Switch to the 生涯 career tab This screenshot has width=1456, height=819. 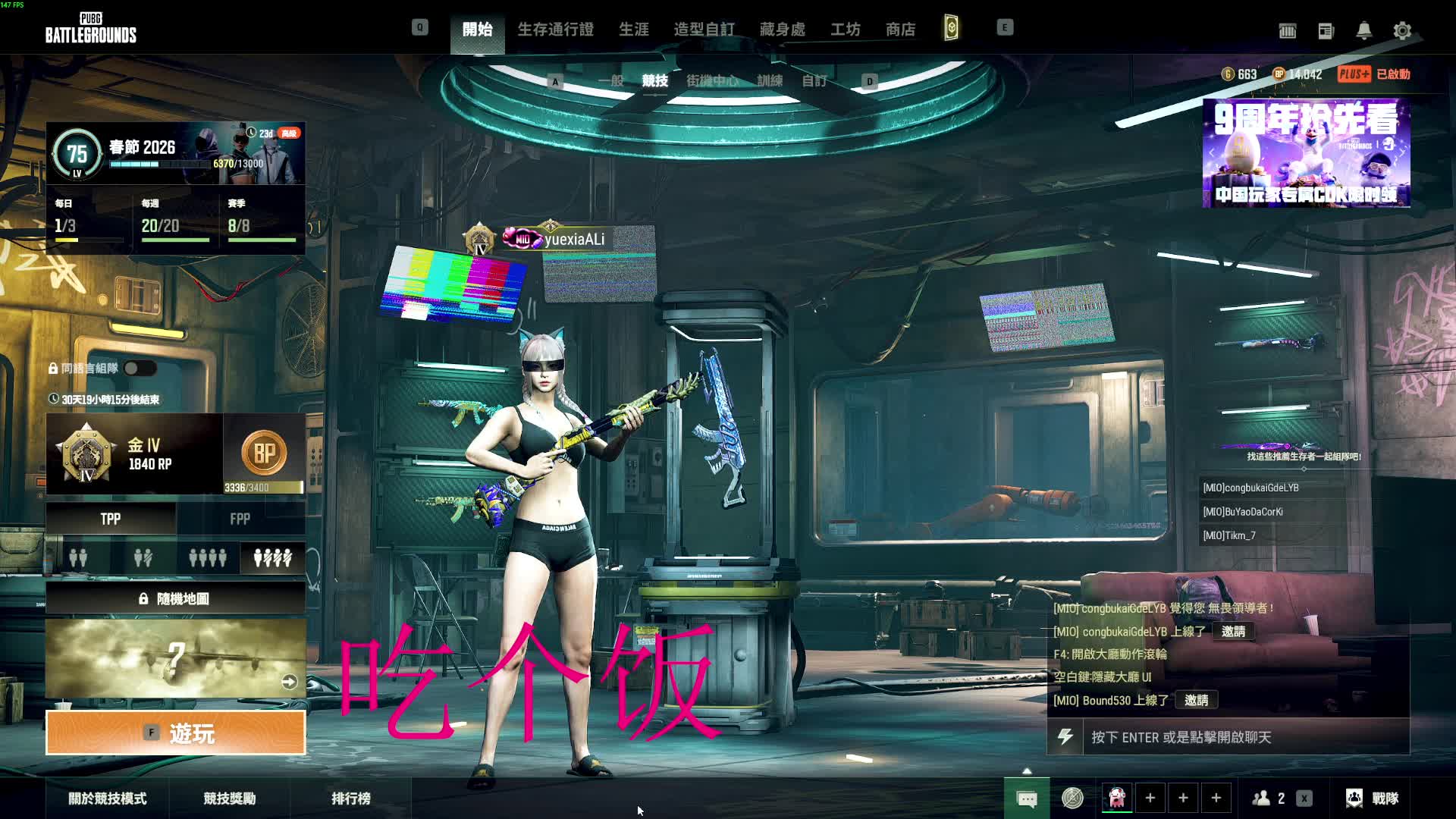634,30
